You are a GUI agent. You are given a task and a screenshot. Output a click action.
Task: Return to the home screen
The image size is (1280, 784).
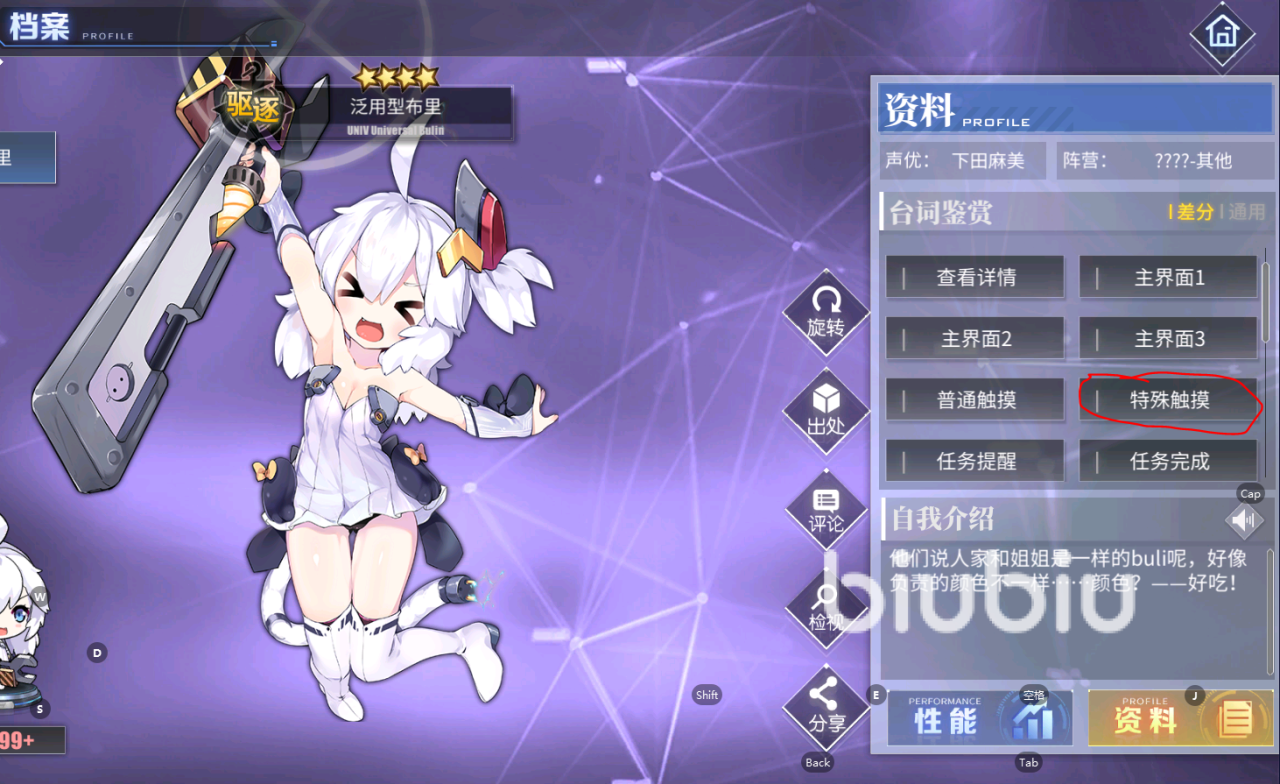[x=1221, y=34]
